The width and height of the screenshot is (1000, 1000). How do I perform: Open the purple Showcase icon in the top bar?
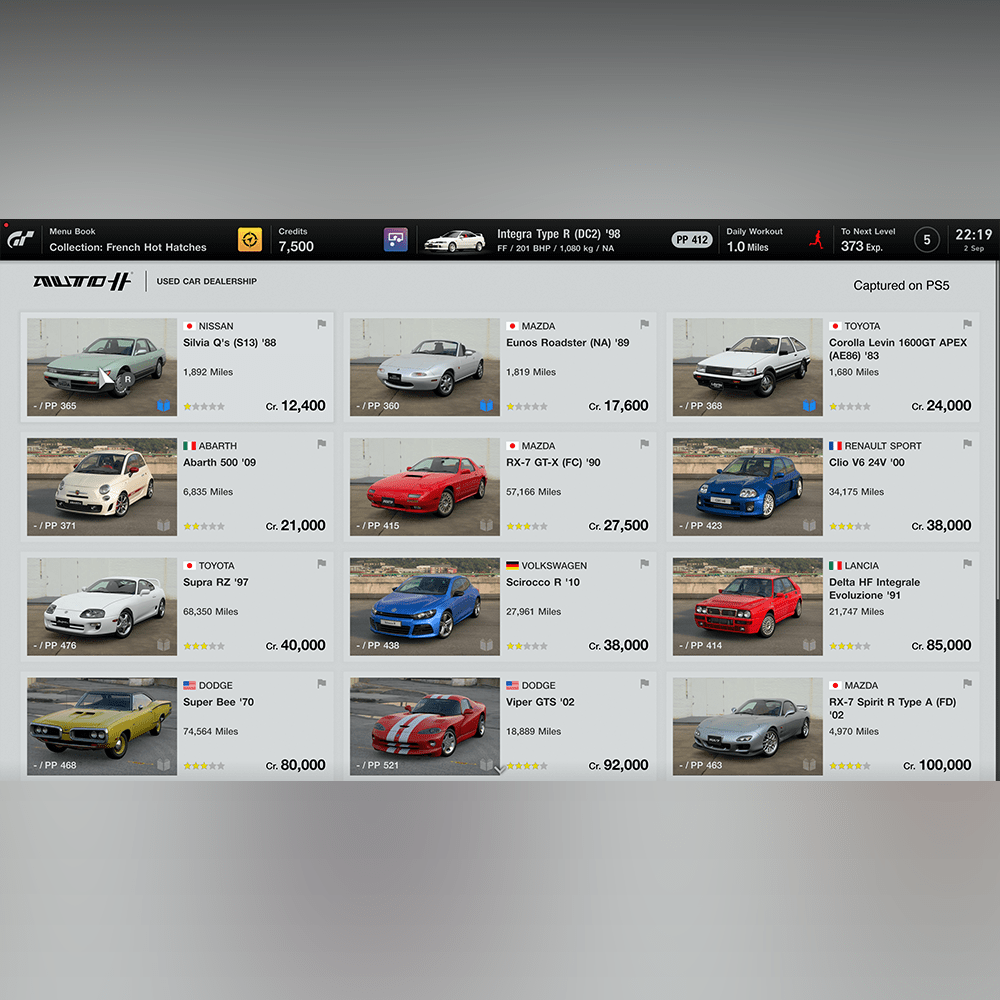(396, 240)
